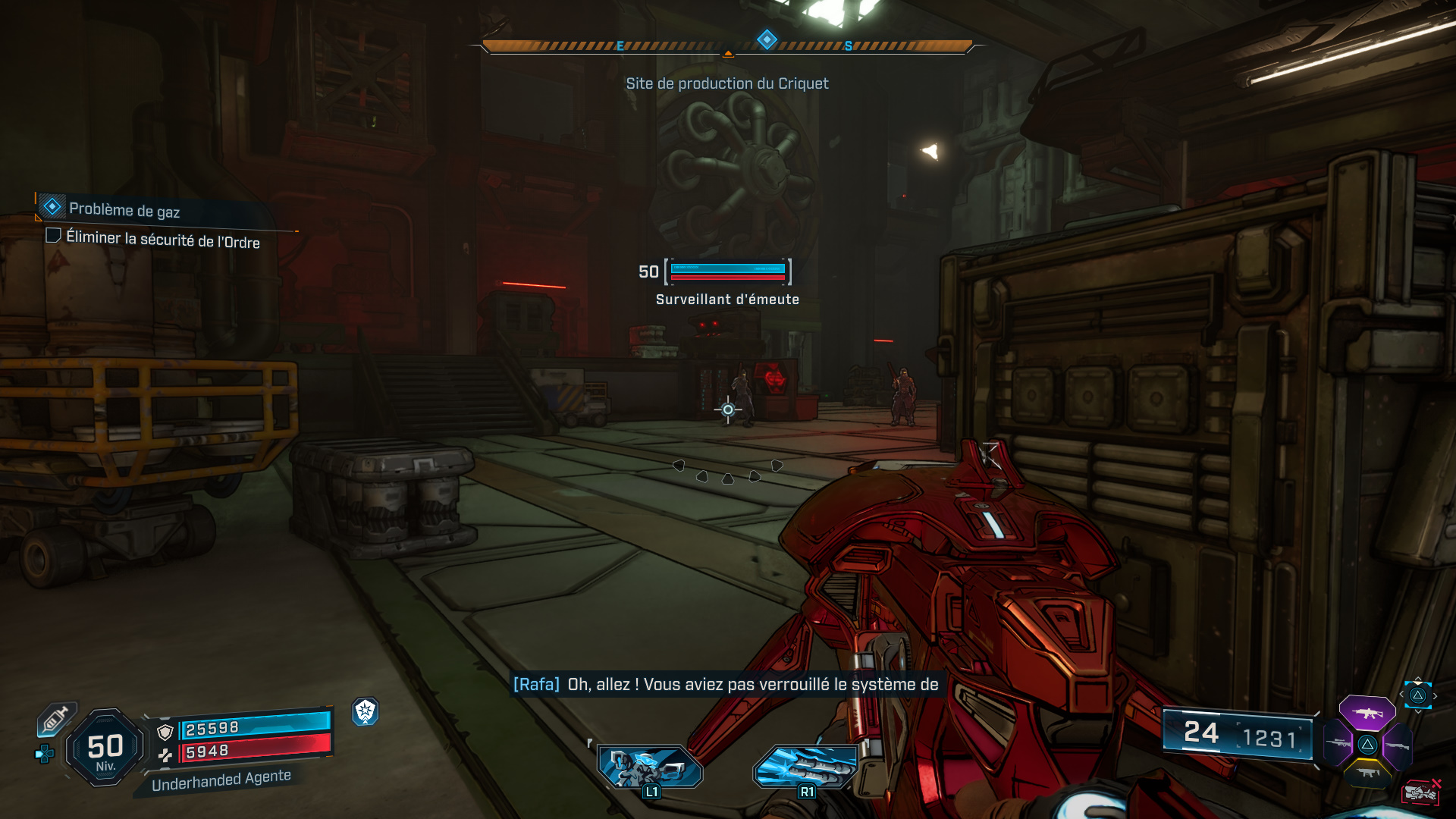Select the shotgun slot on the weapon wheel
This screenshot has height=819, width=1456.
point(1398,746)
